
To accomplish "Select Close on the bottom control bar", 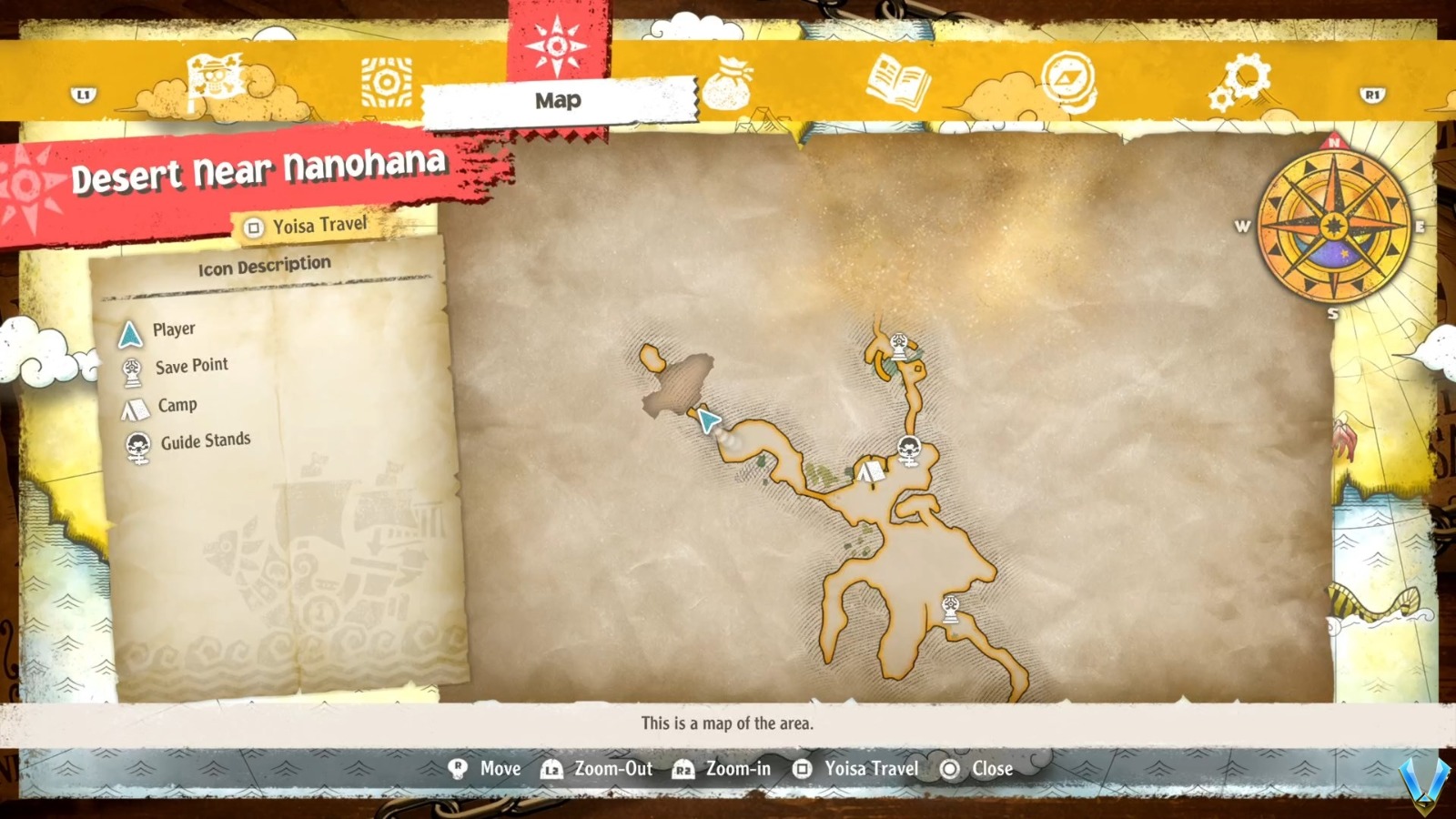I will tap(991, 769).
